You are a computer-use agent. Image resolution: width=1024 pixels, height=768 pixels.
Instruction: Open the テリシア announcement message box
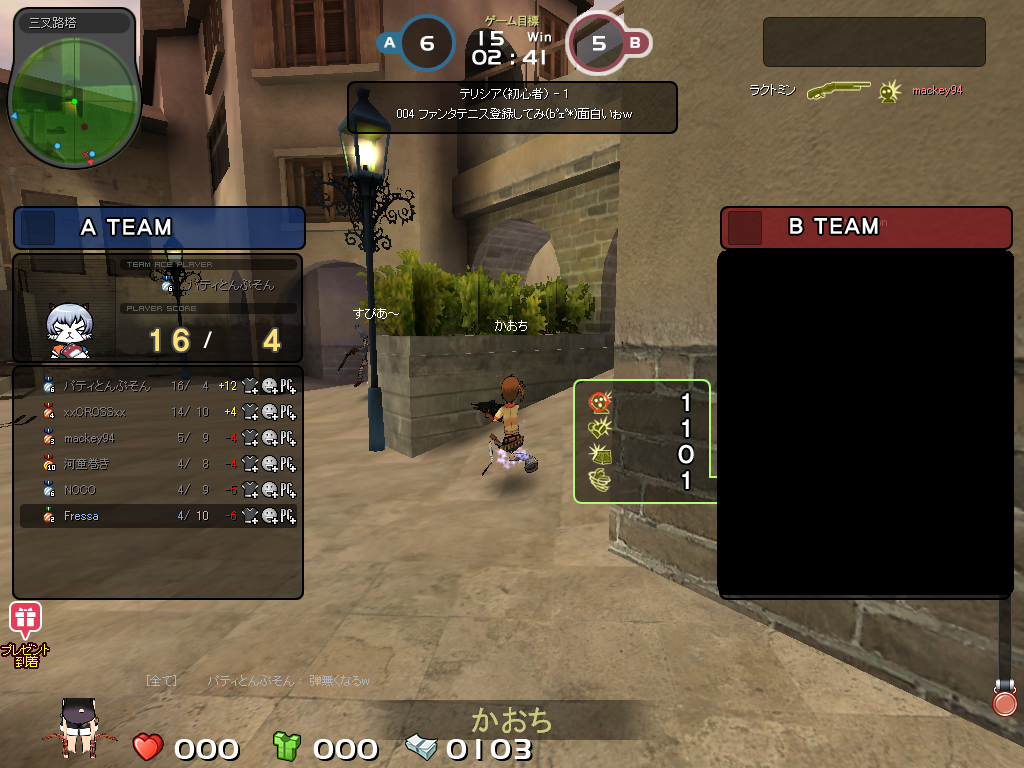click(512, 107)
